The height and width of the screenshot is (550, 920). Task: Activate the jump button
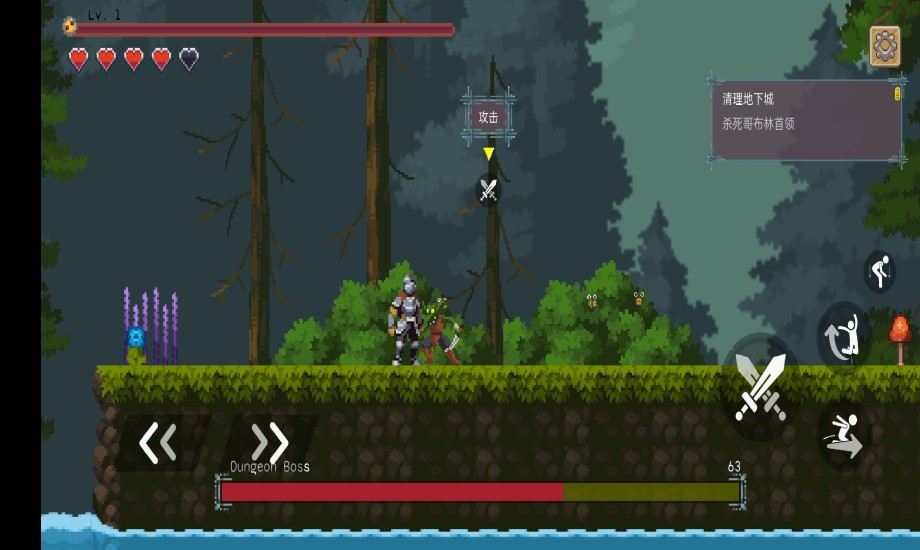[843, 337]
